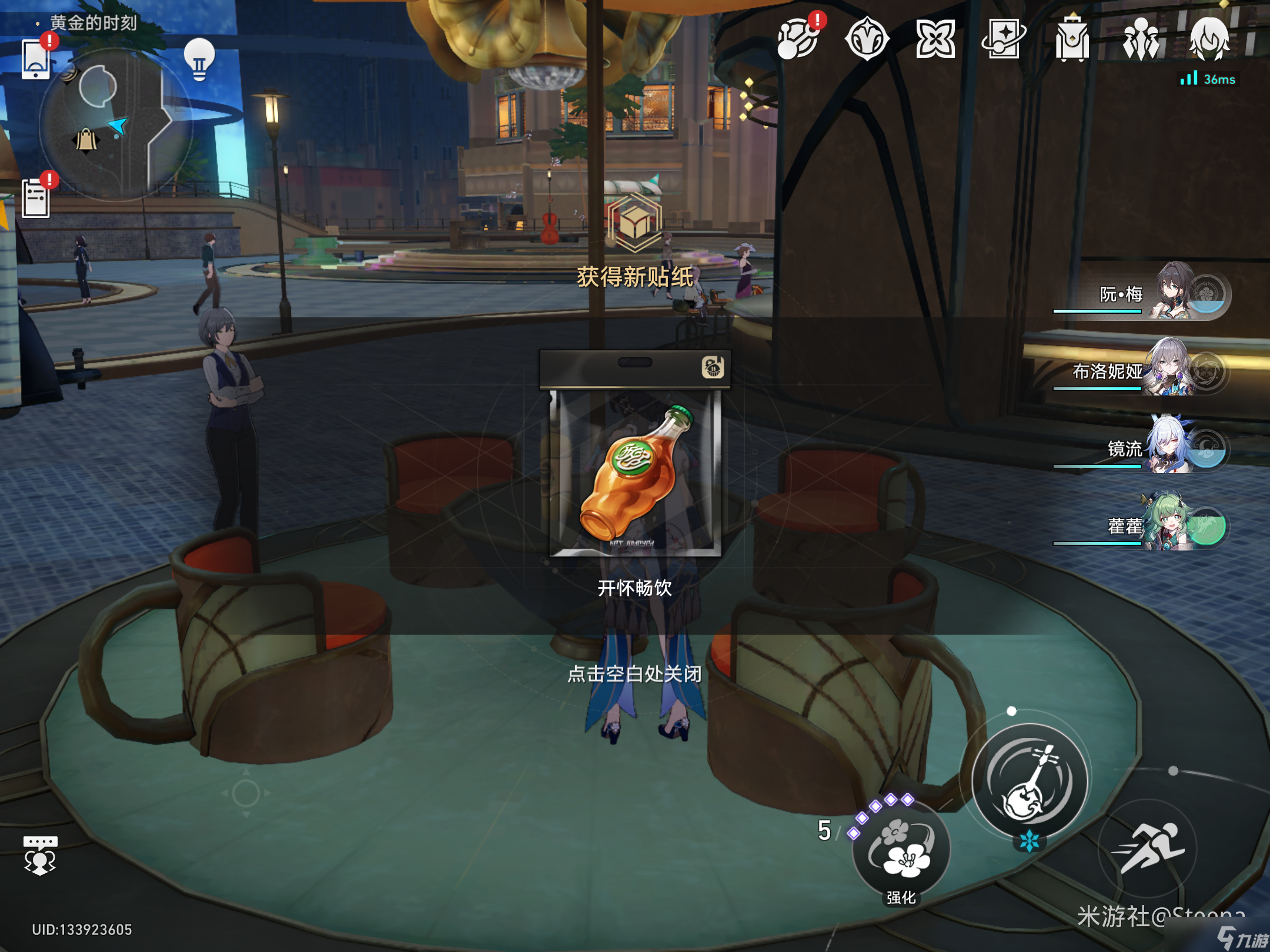Viewport: 1270px width, 952px height.
Task: Open the team lineup icon
Action: point(1141,39)
